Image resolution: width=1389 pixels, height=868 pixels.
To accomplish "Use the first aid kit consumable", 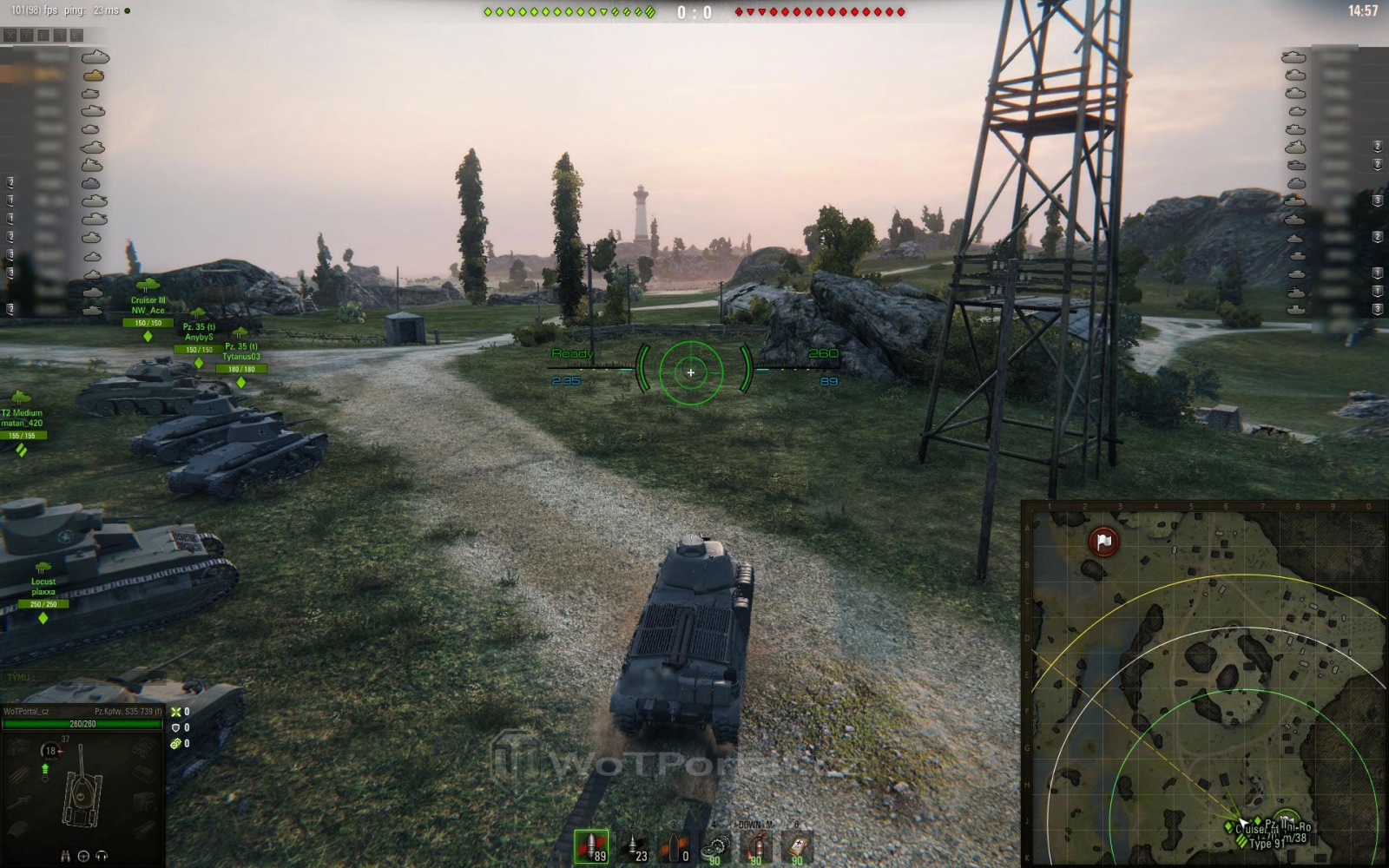I will 797,846.
